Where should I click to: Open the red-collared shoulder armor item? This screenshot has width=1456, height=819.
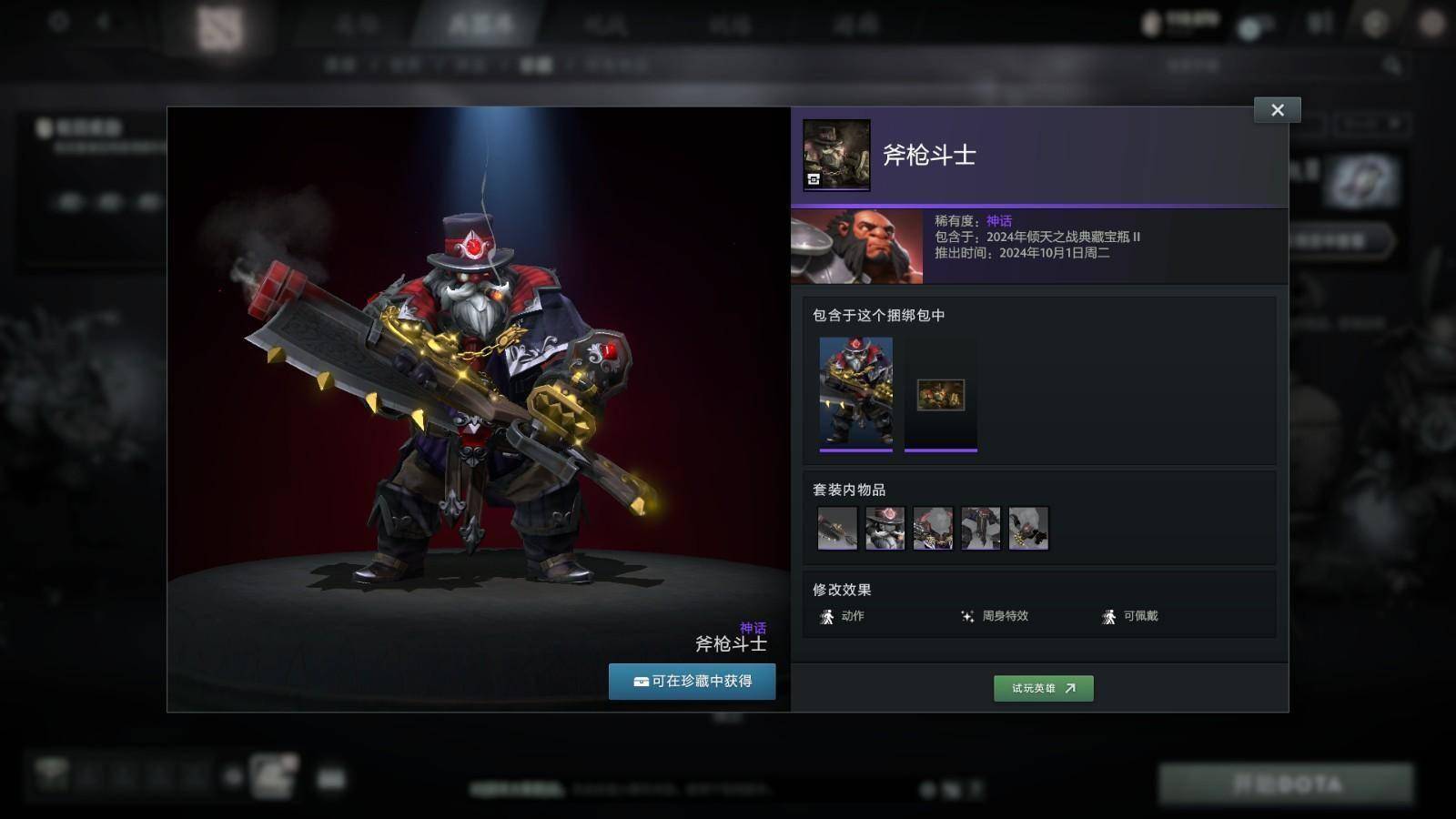pos(933,528)
